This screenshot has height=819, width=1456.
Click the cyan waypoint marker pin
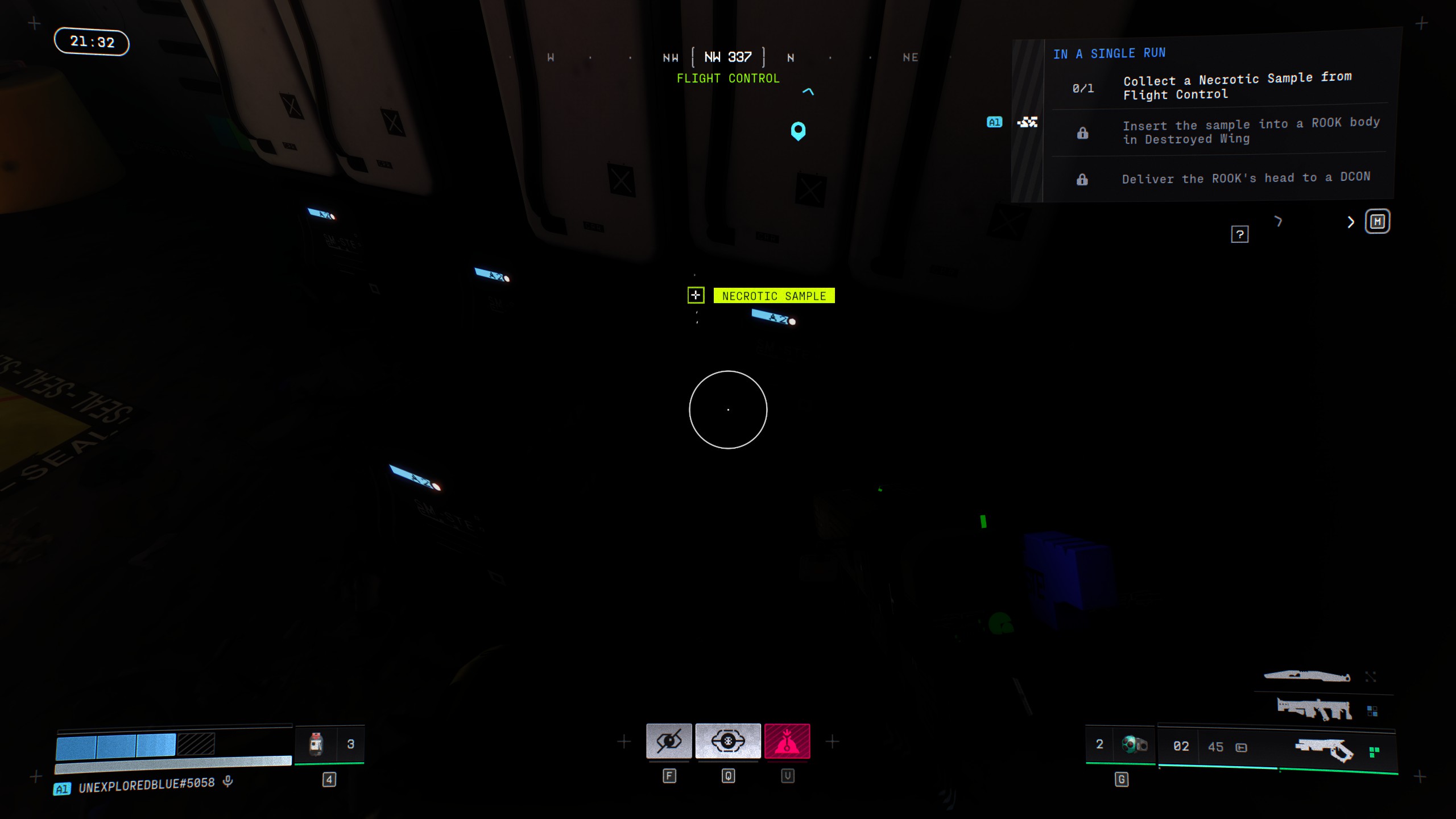click(x=798, y=130)
